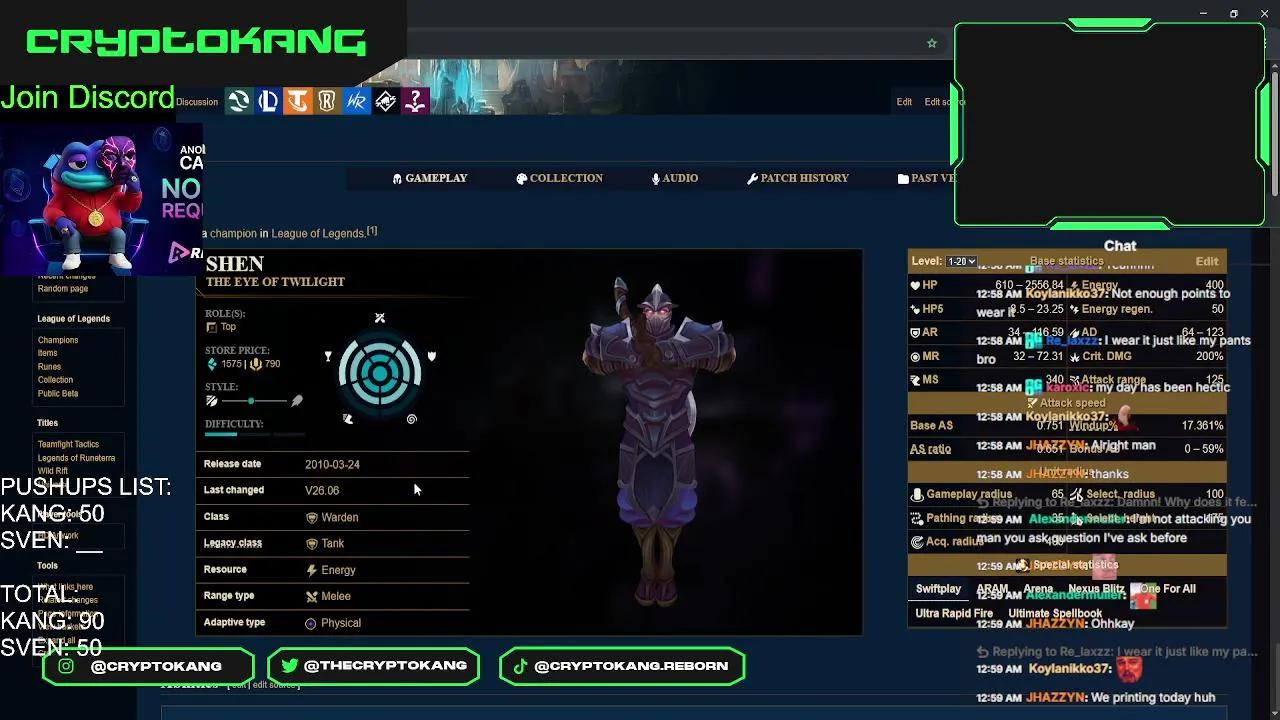Adjust the Style slider in Shen's infobox
The image size is (1280, 720).
coord(251,400)
